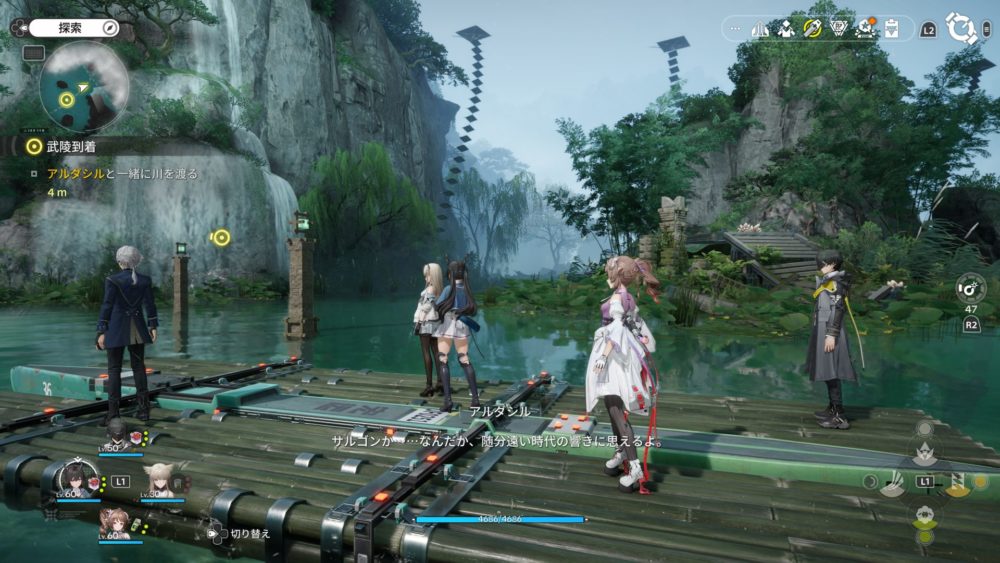
Task: Open the clipboard icon in top bar
Action: (x=893, y=28)
